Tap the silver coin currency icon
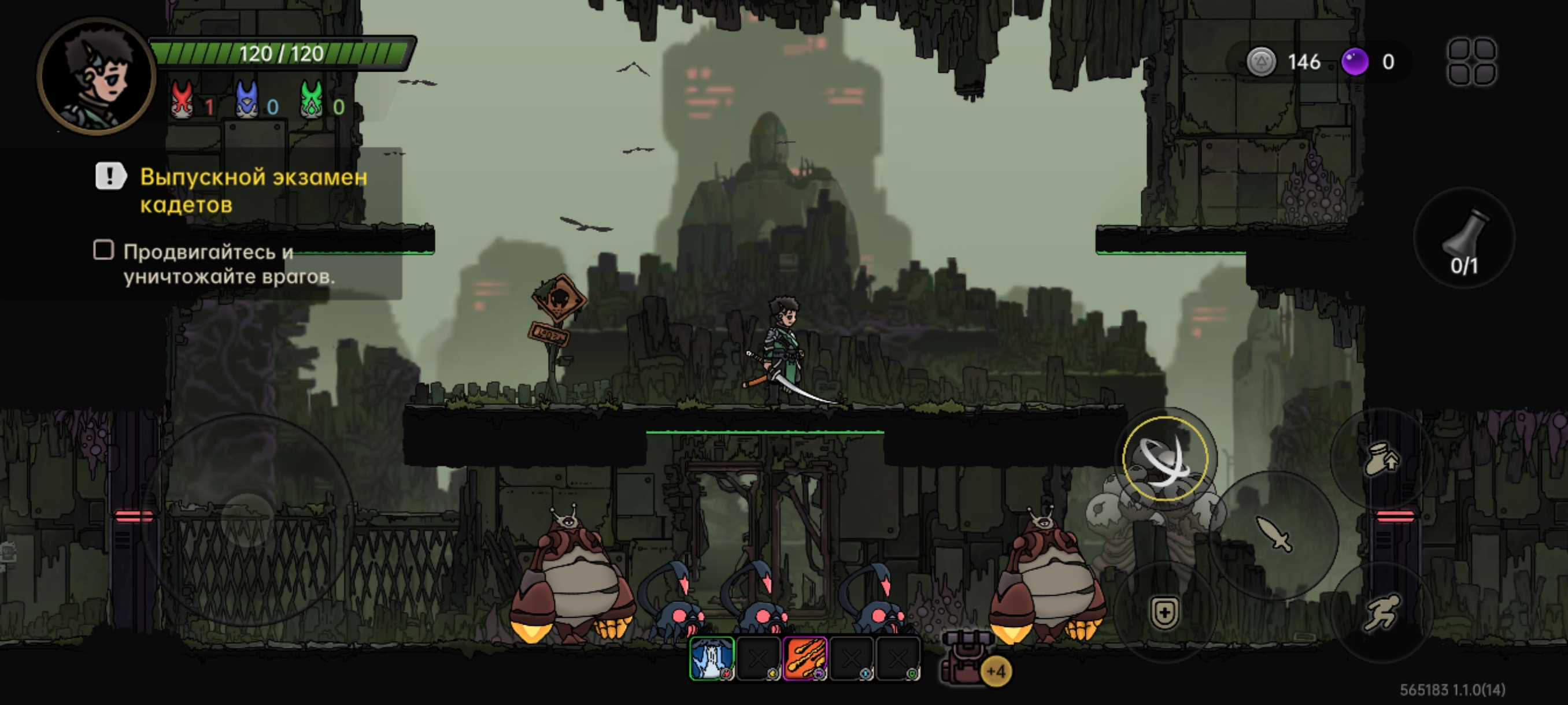This screenshot has height=705, width=1568. [1260, 62]
